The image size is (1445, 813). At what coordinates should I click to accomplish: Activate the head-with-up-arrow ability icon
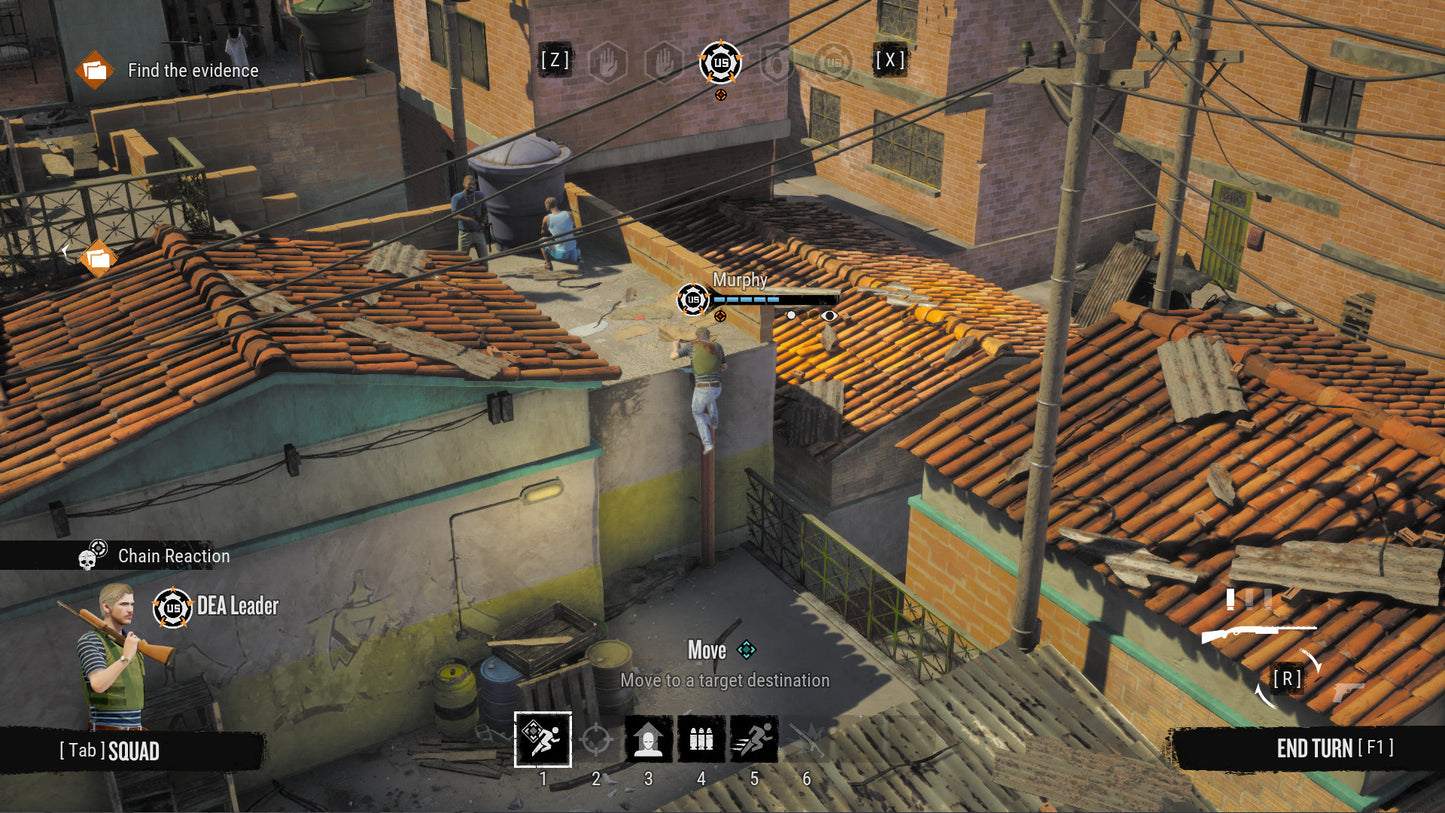pos(649,740)
